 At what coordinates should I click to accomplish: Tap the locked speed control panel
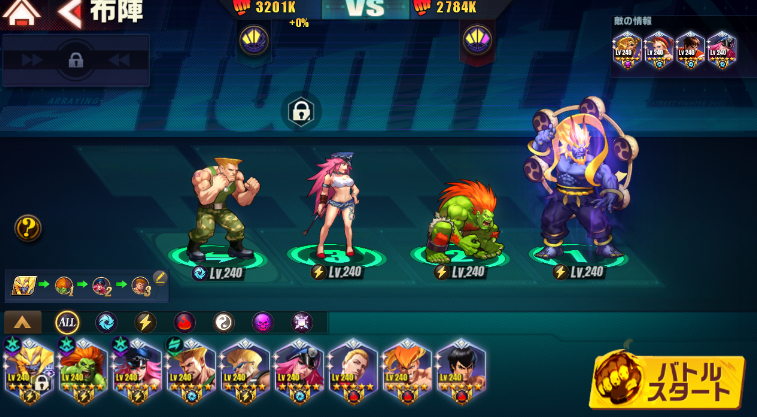tap(76, 60)
